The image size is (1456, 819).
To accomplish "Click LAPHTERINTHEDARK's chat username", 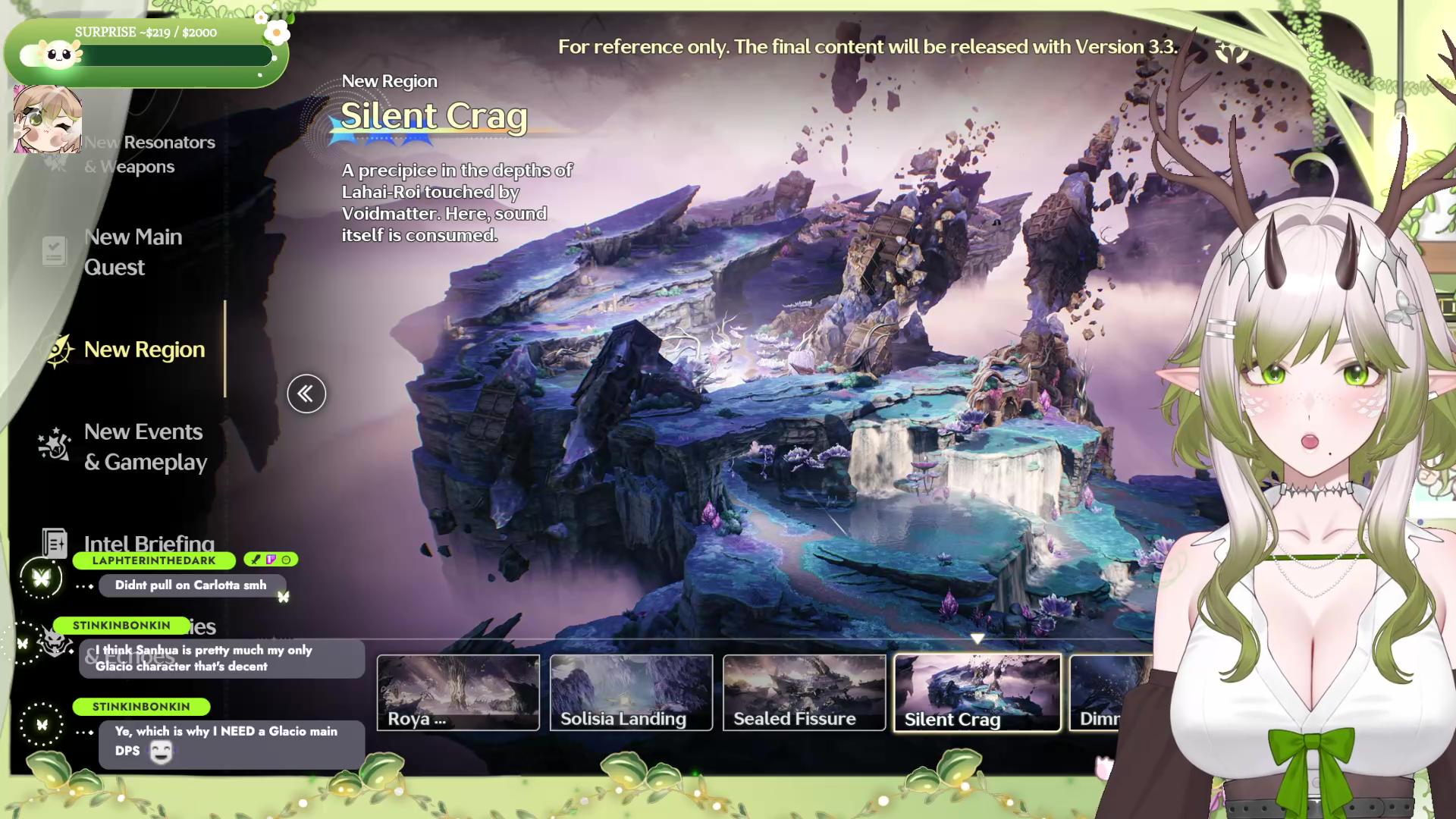I will (154, 560).
